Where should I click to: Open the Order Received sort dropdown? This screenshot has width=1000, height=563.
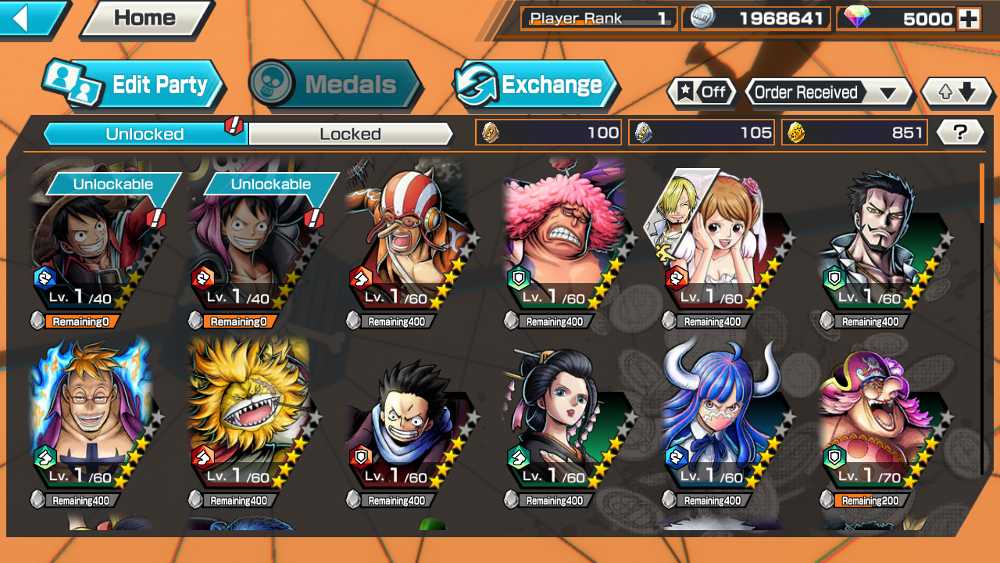tap(828, 92)
